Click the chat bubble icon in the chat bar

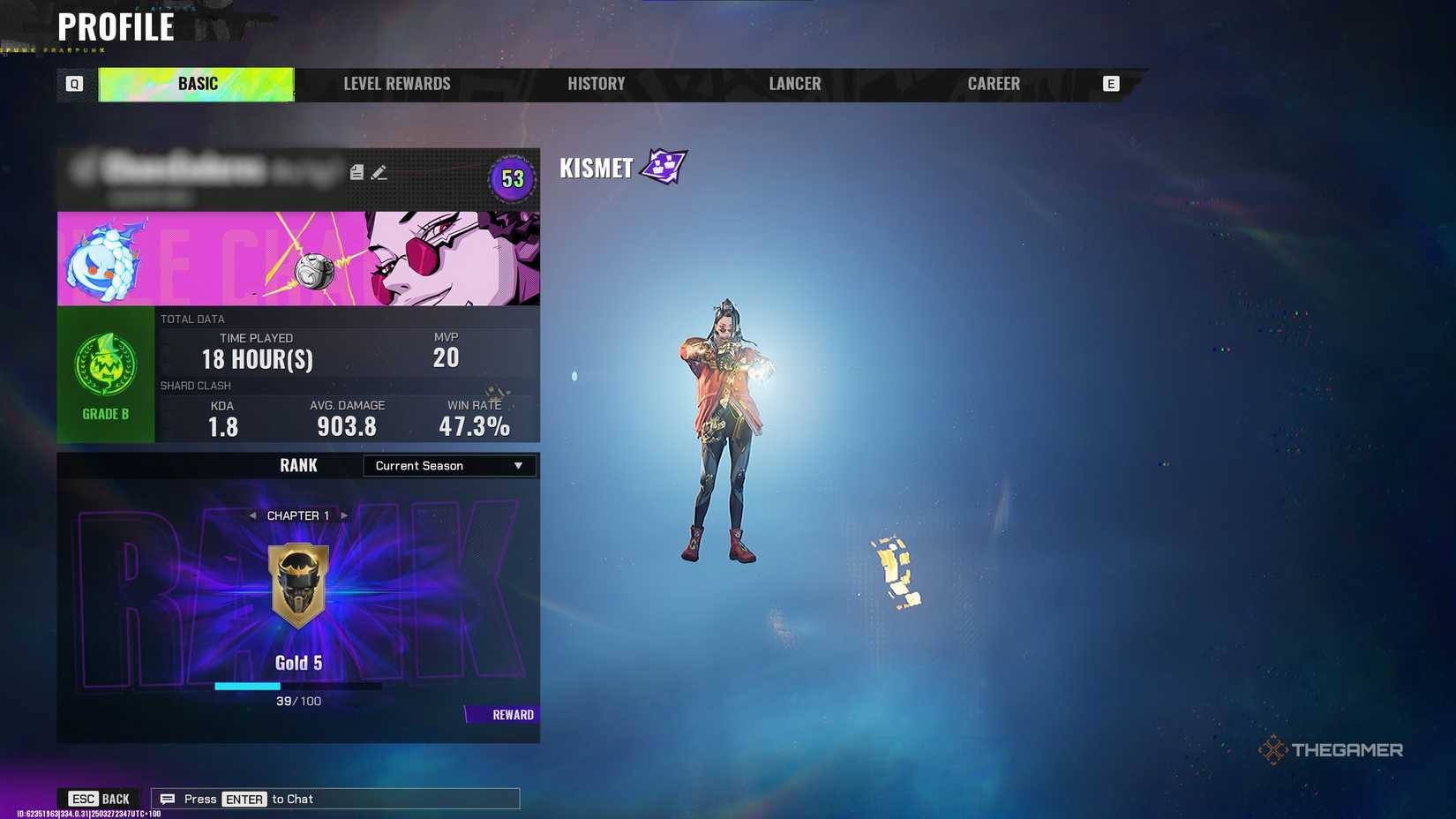(168, 798)
